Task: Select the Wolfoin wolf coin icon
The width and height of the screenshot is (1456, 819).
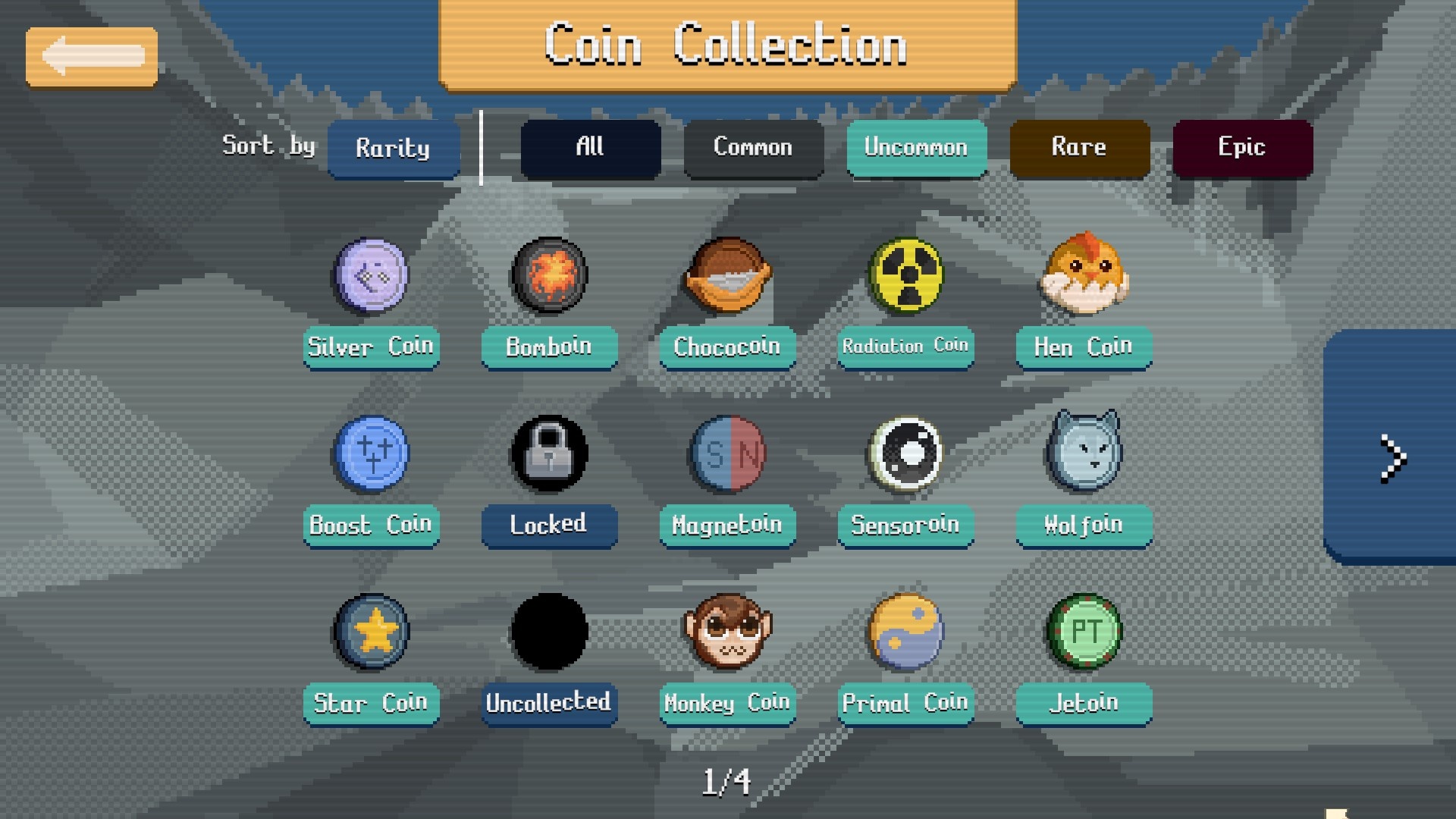Action: pyautogui.click(x=1083, y=453)
